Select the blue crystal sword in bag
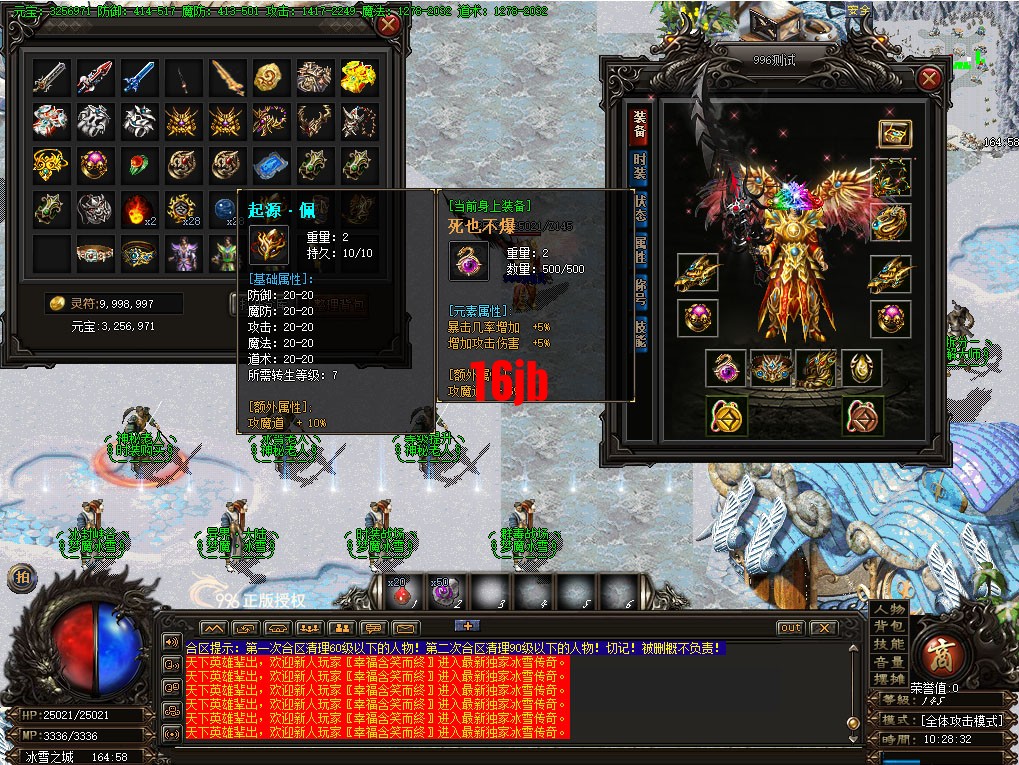This screenshot has width=1019, height=765. (x=139, y=77)
